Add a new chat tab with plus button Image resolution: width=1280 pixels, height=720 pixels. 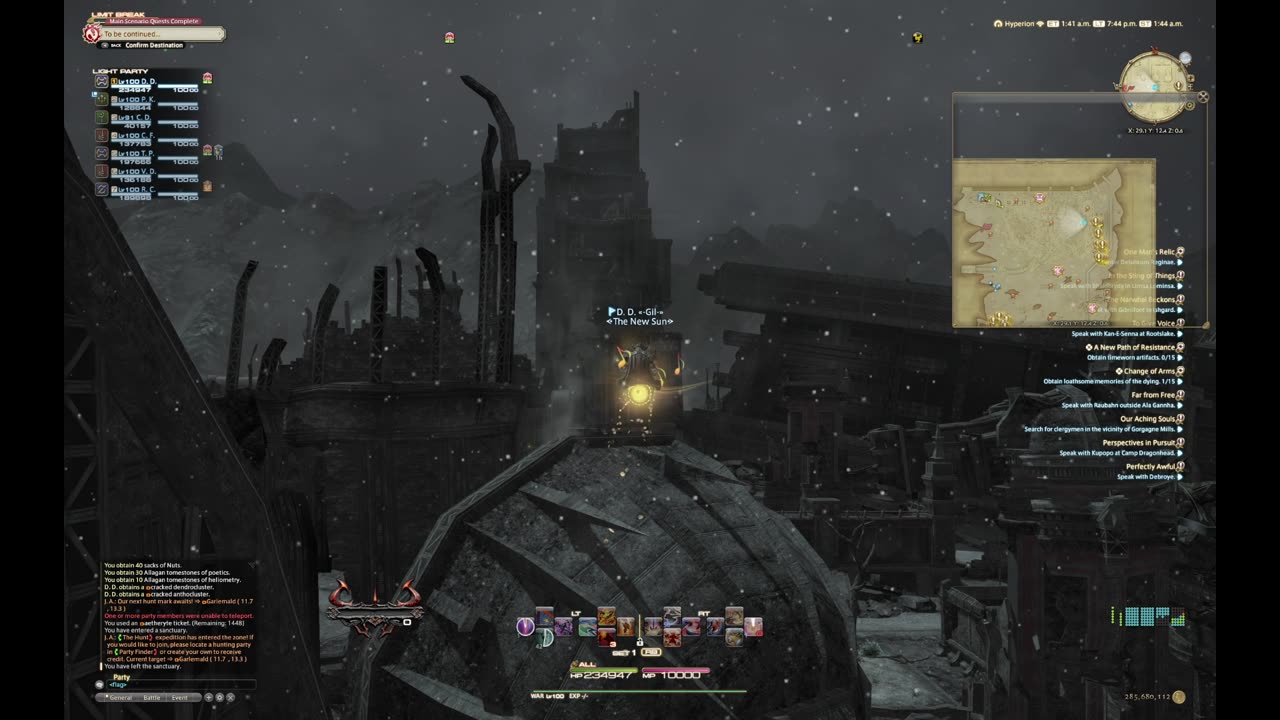pos(209,697)
